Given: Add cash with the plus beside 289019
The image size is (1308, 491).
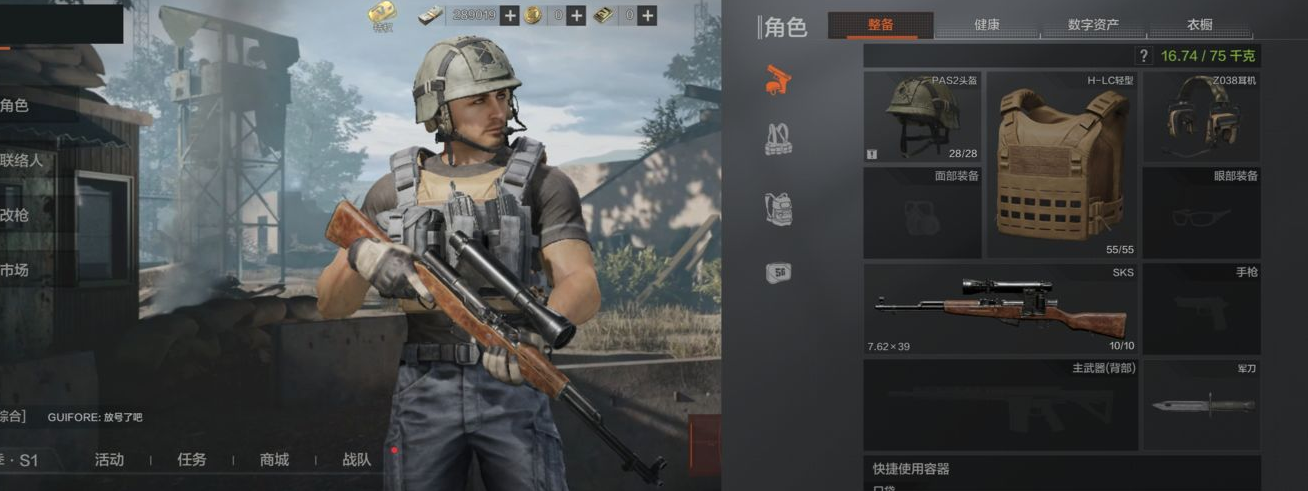Looking at the screenshot, I should click(510, 15).
